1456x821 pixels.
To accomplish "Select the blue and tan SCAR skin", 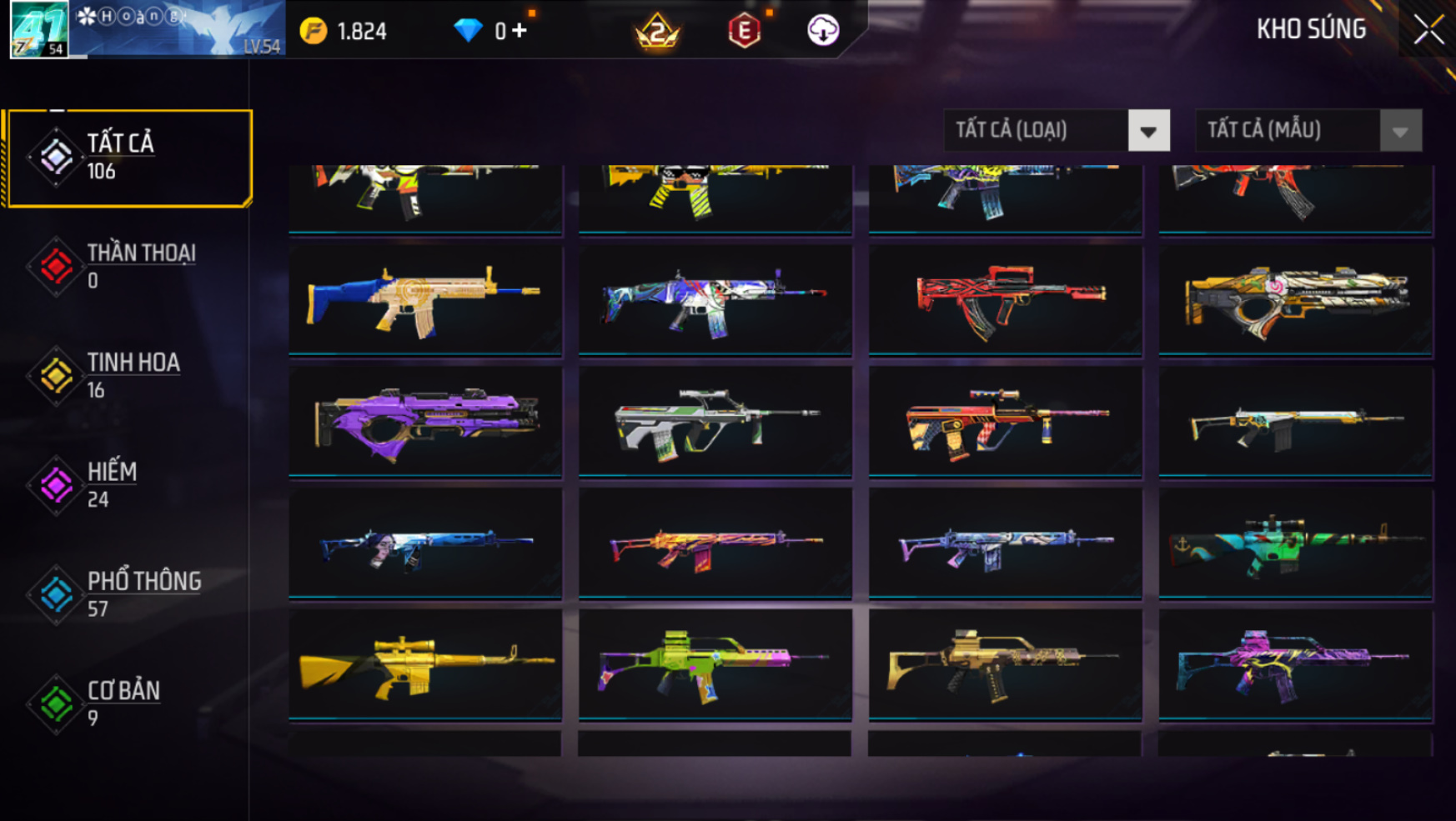I will pos(425,300).
